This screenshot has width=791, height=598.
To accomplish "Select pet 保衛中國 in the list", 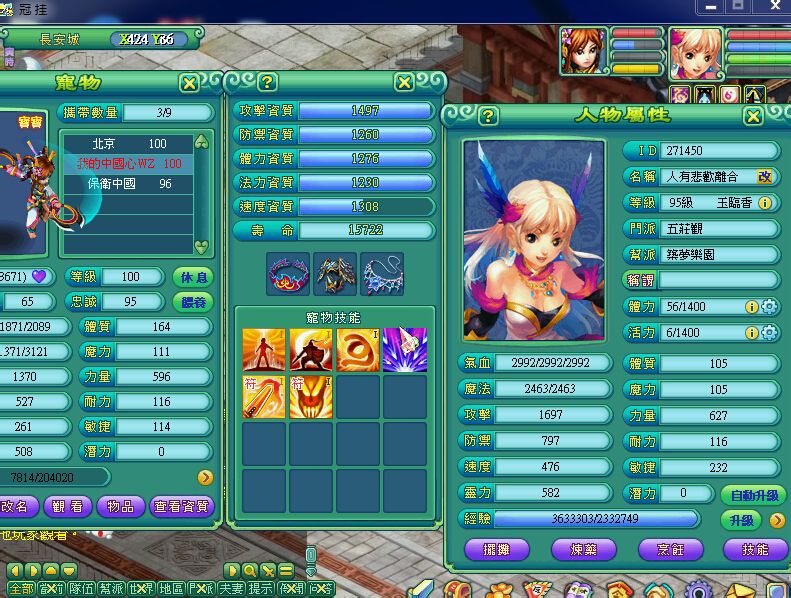I will [130, 184].
